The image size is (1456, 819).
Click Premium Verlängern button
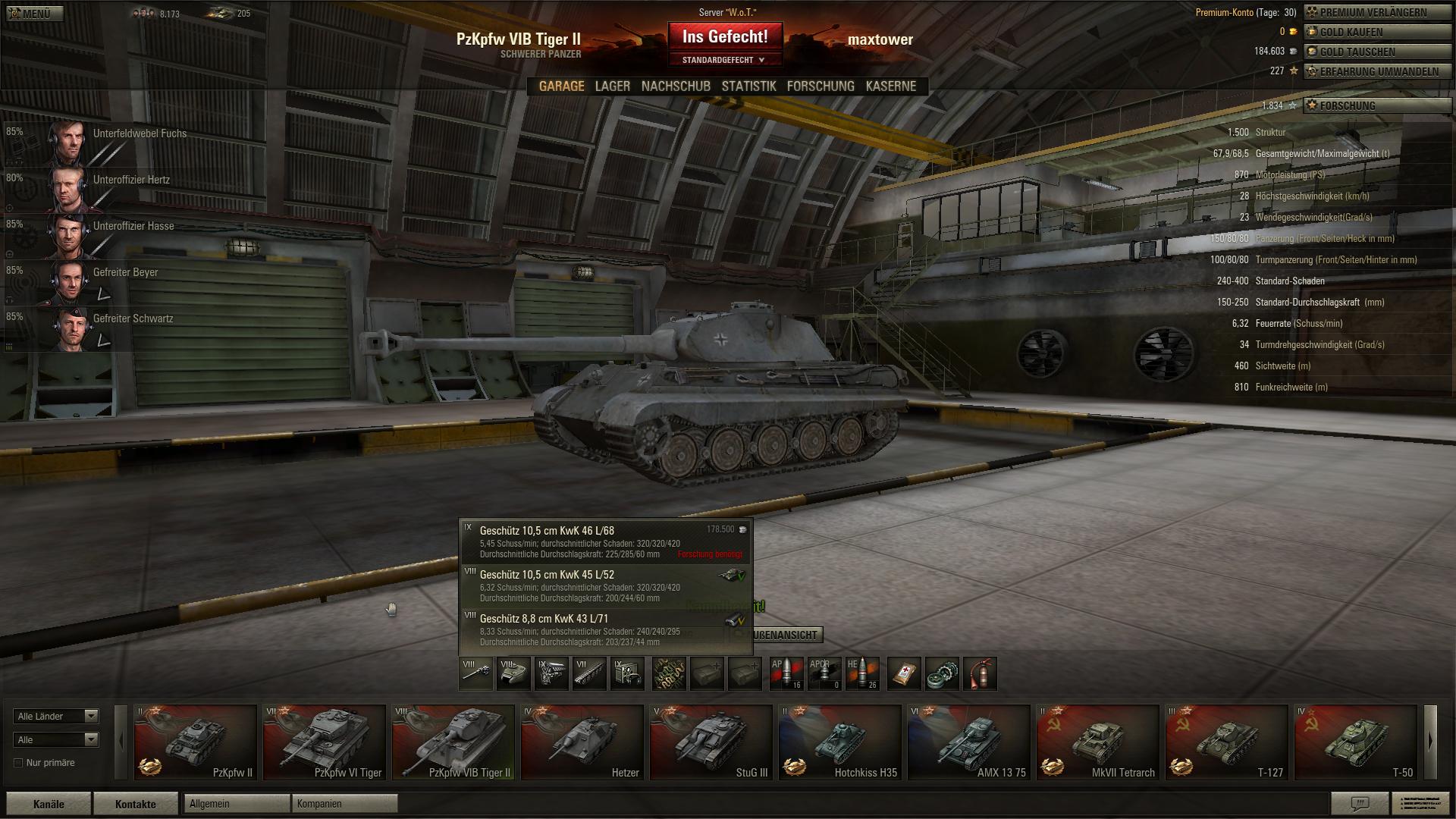coord(1377,13)
